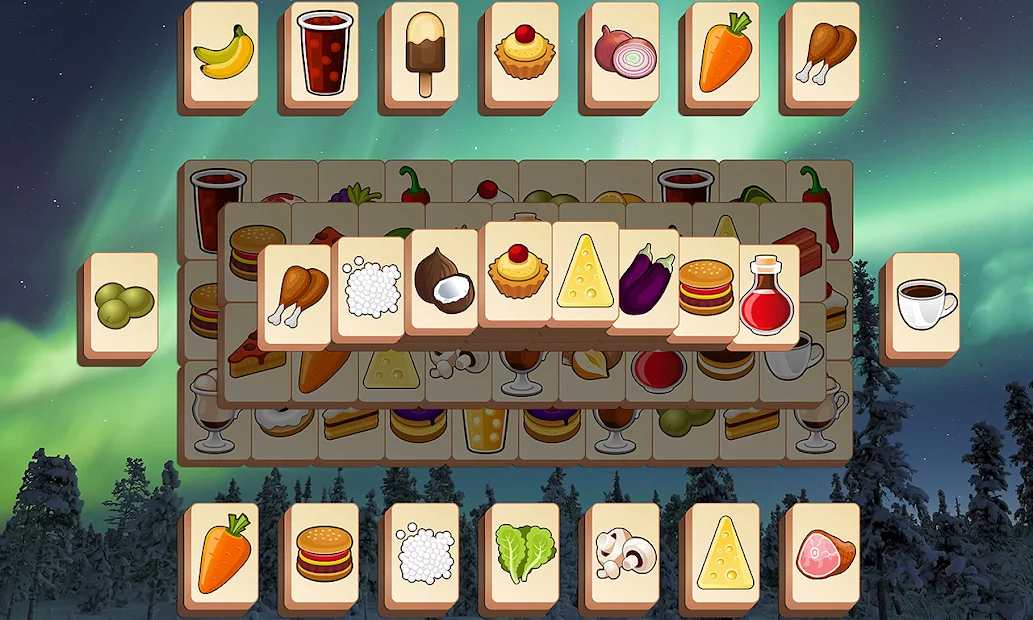Pick the fully visible ham tile
Screen dimensions: 1033x620
(825, 553)
